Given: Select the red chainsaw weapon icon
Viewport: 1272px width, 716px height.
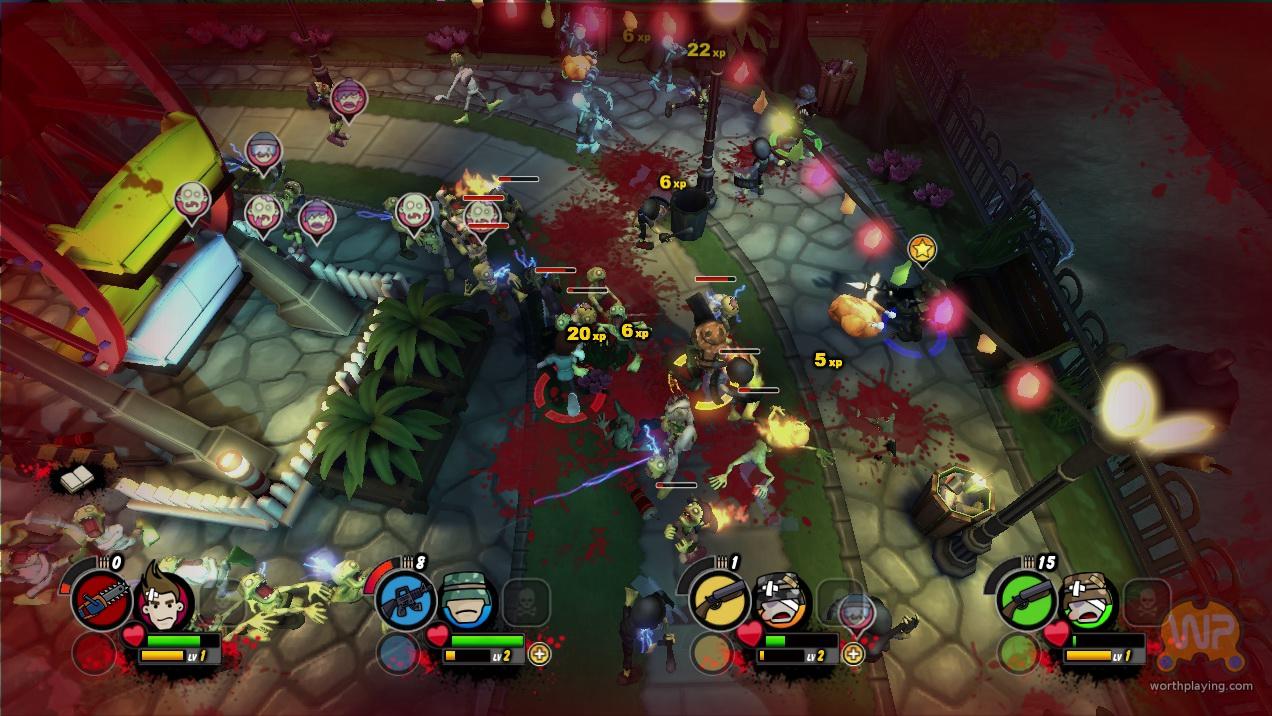Looking at the screenshot, I should click(102, 601).
